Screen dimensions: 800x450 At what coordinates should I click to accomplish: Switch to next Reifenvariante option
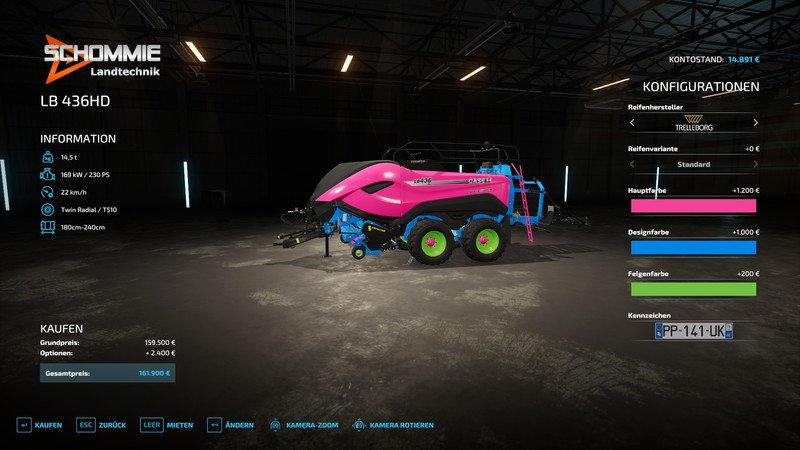[x=755, y=164]
